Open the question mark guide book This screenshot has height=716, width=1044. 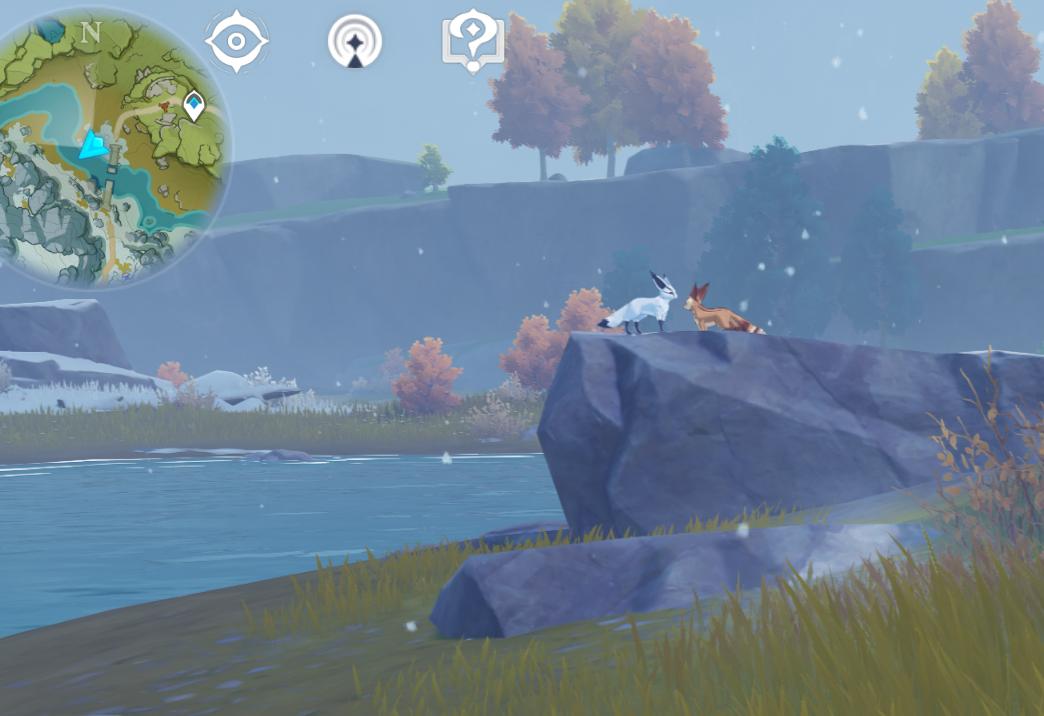(473, 43)
